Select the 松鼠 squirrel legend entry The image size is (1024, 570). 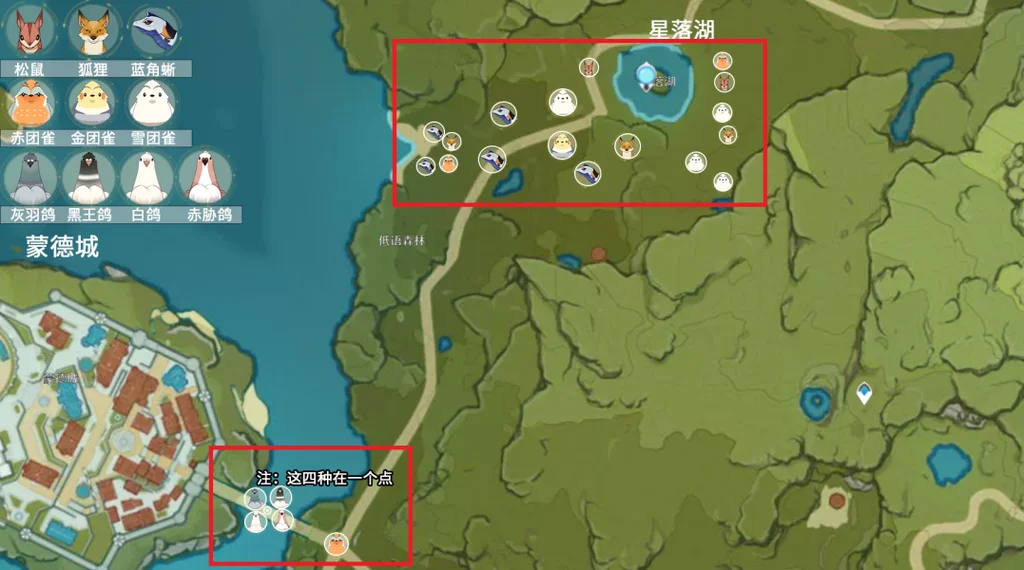tap(31, 31)
